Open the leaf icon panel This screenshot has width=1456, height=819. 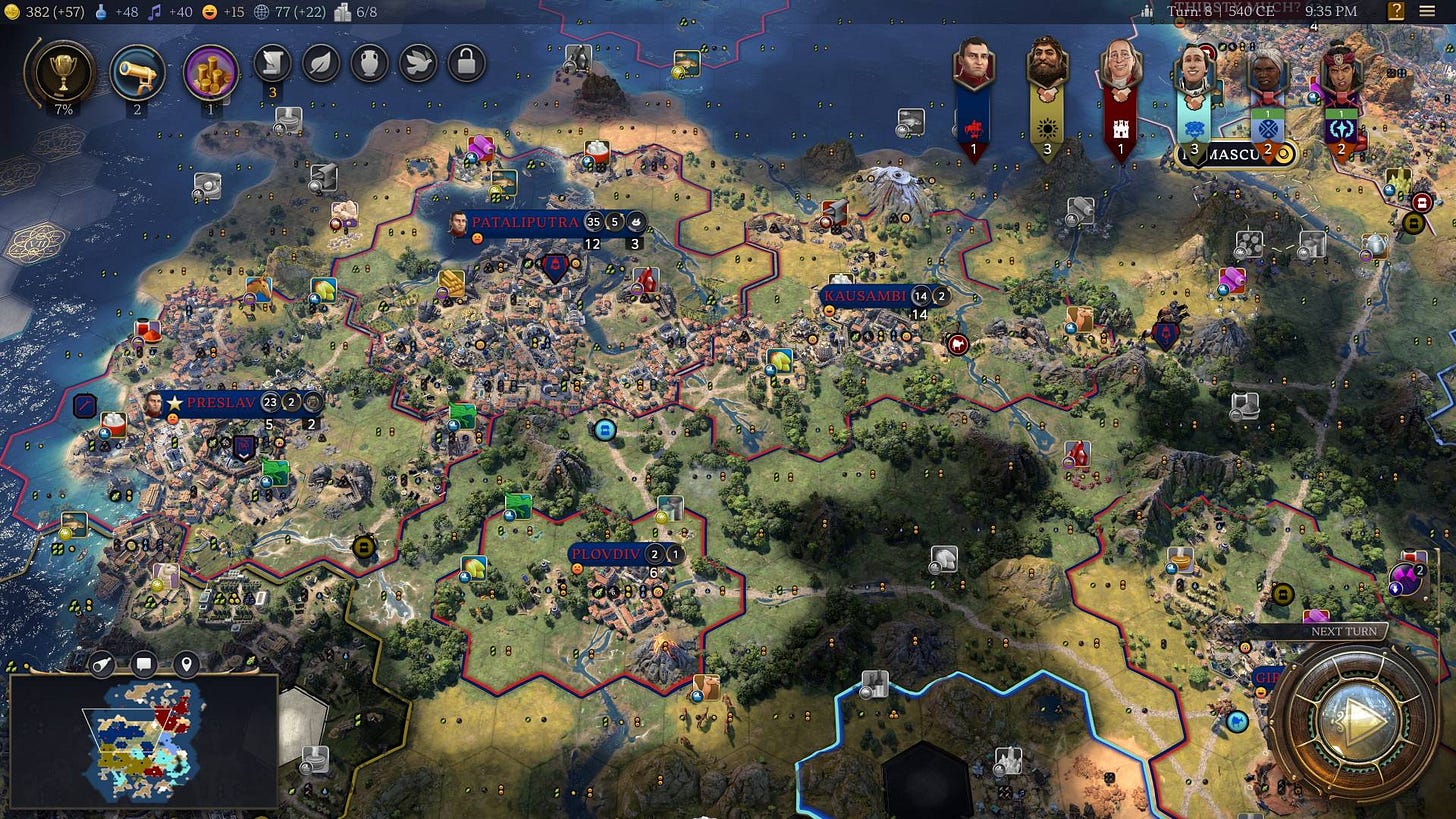[320, 63]
